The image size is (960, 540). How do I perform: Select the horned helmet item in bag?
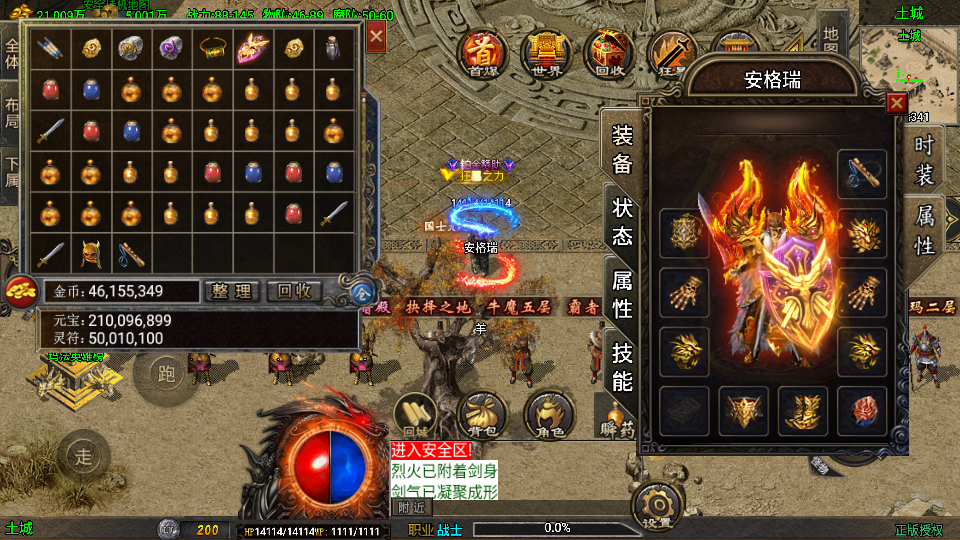(x=91, y=254)
